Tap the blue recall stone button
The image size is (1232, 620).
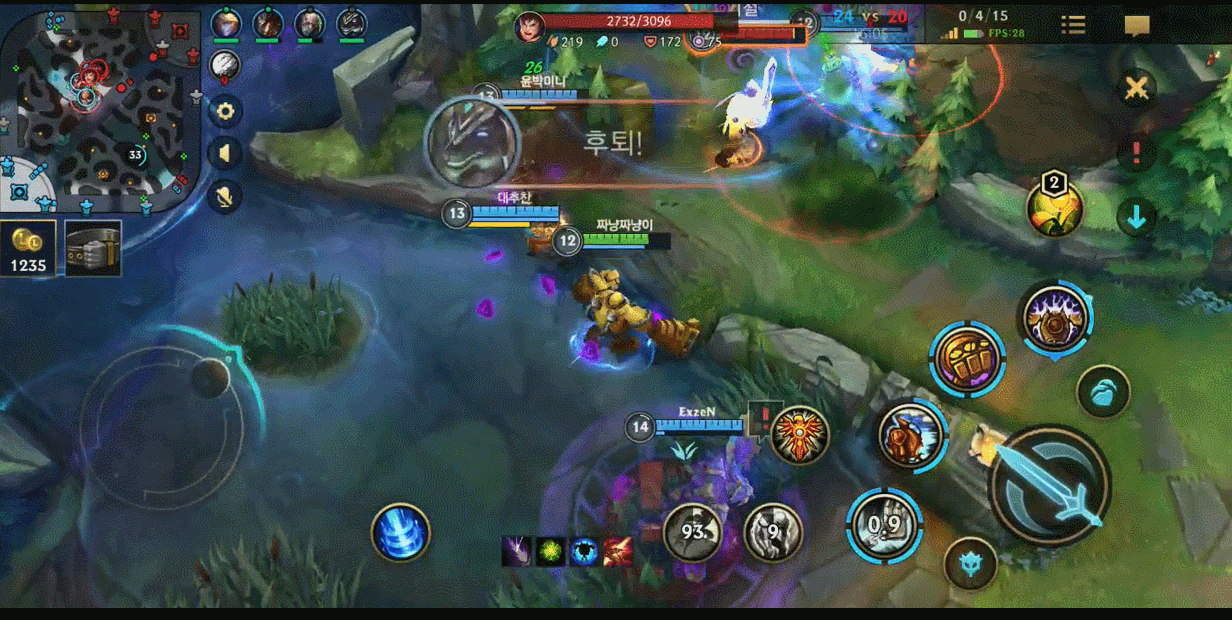[x=1103, y=392]
